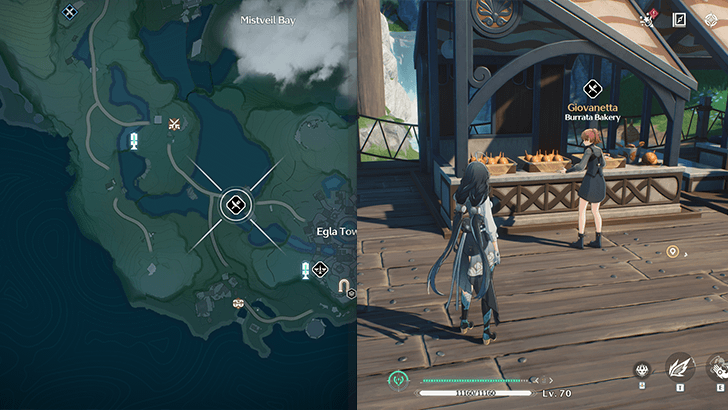
Task: Activate the rightmost skill icon at screen edge
Action: [718, 369]
